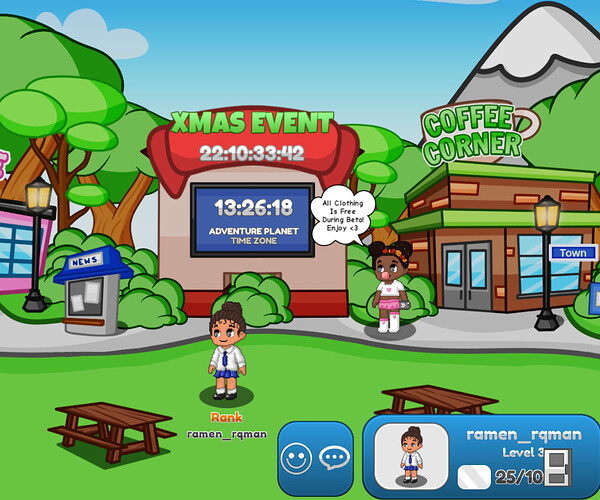Screen dimensions: 600x500
Task: Open the chat speech bubble
Action: [333, 459]
